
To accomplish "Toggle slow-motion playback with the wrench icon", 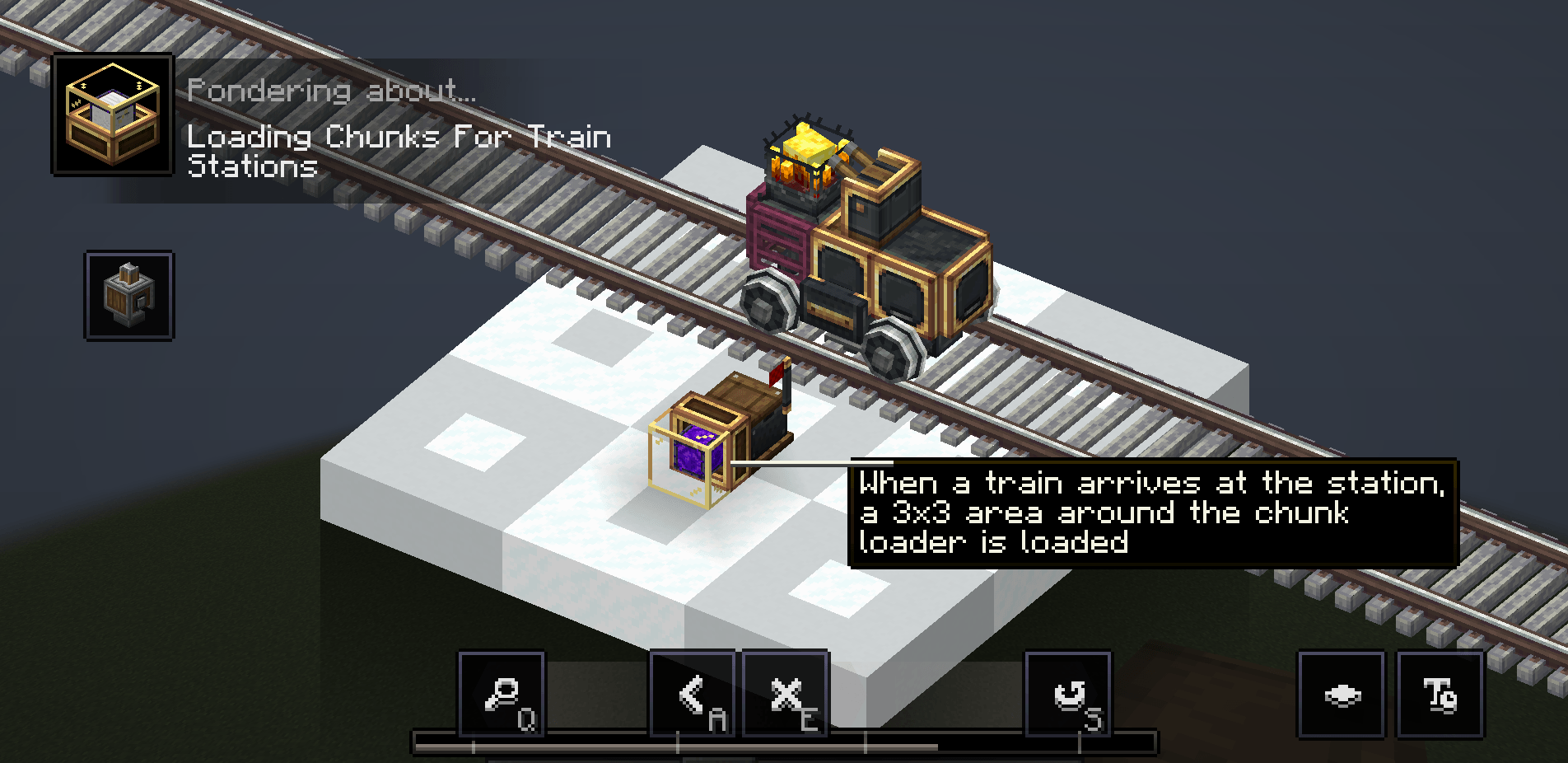I will (1070, 695).
